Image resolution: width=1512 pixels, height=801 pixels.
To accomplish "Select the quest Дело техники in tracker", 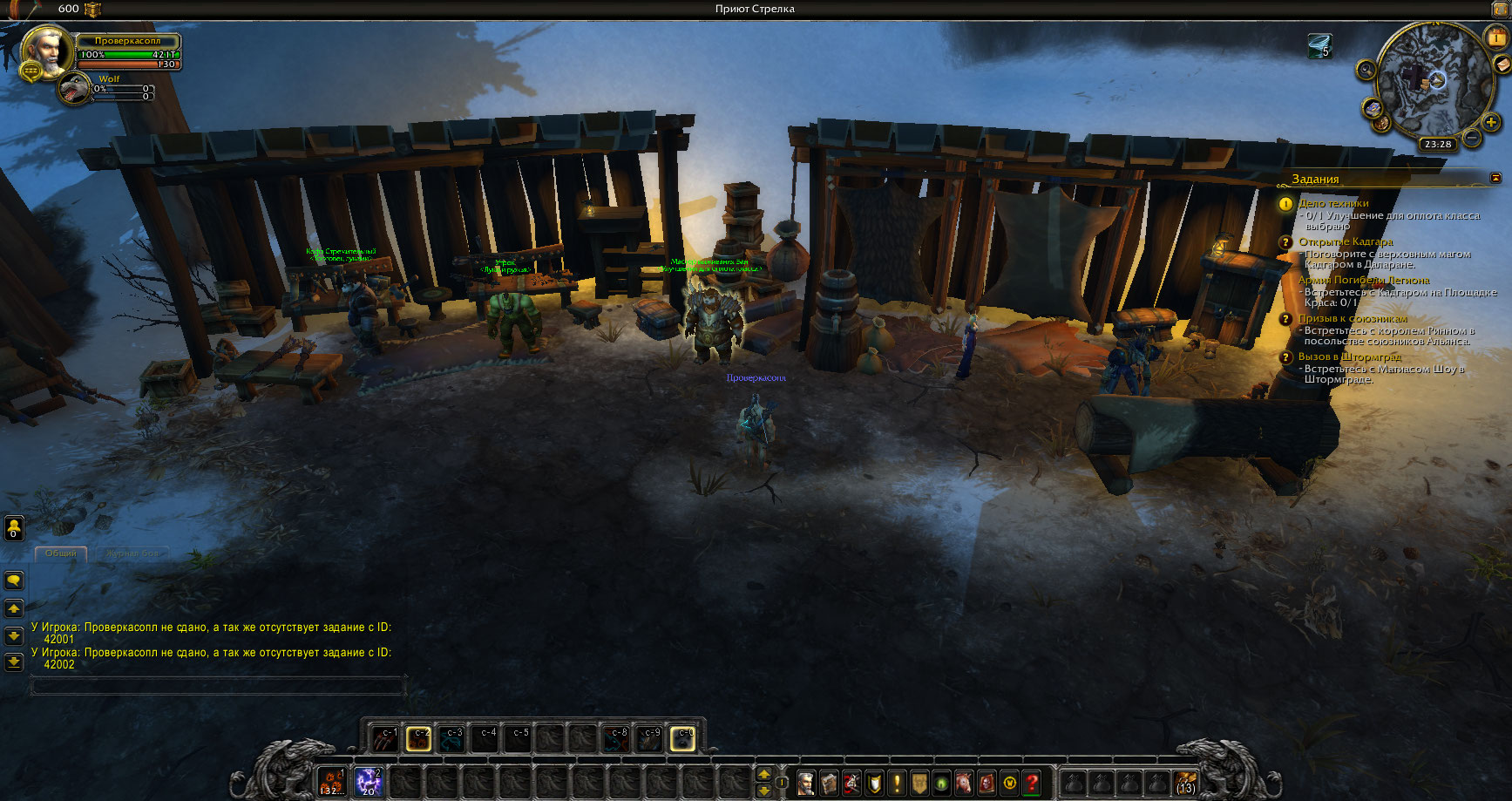I will pyautogui.click(x=1333, y=203).
